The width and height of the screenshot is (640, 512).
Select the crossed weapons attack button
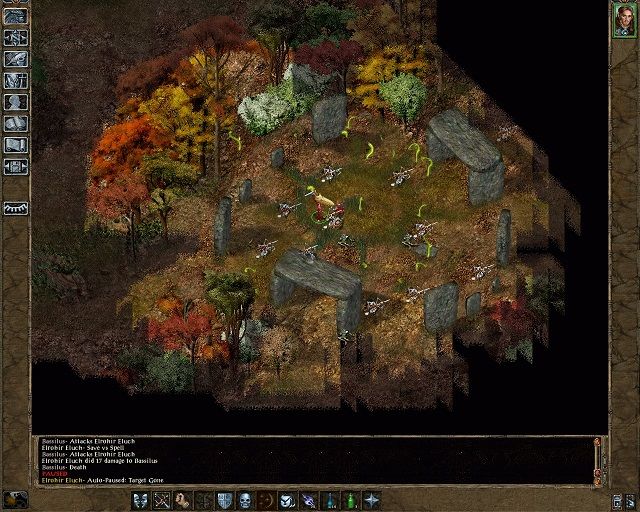click(161, 500)
